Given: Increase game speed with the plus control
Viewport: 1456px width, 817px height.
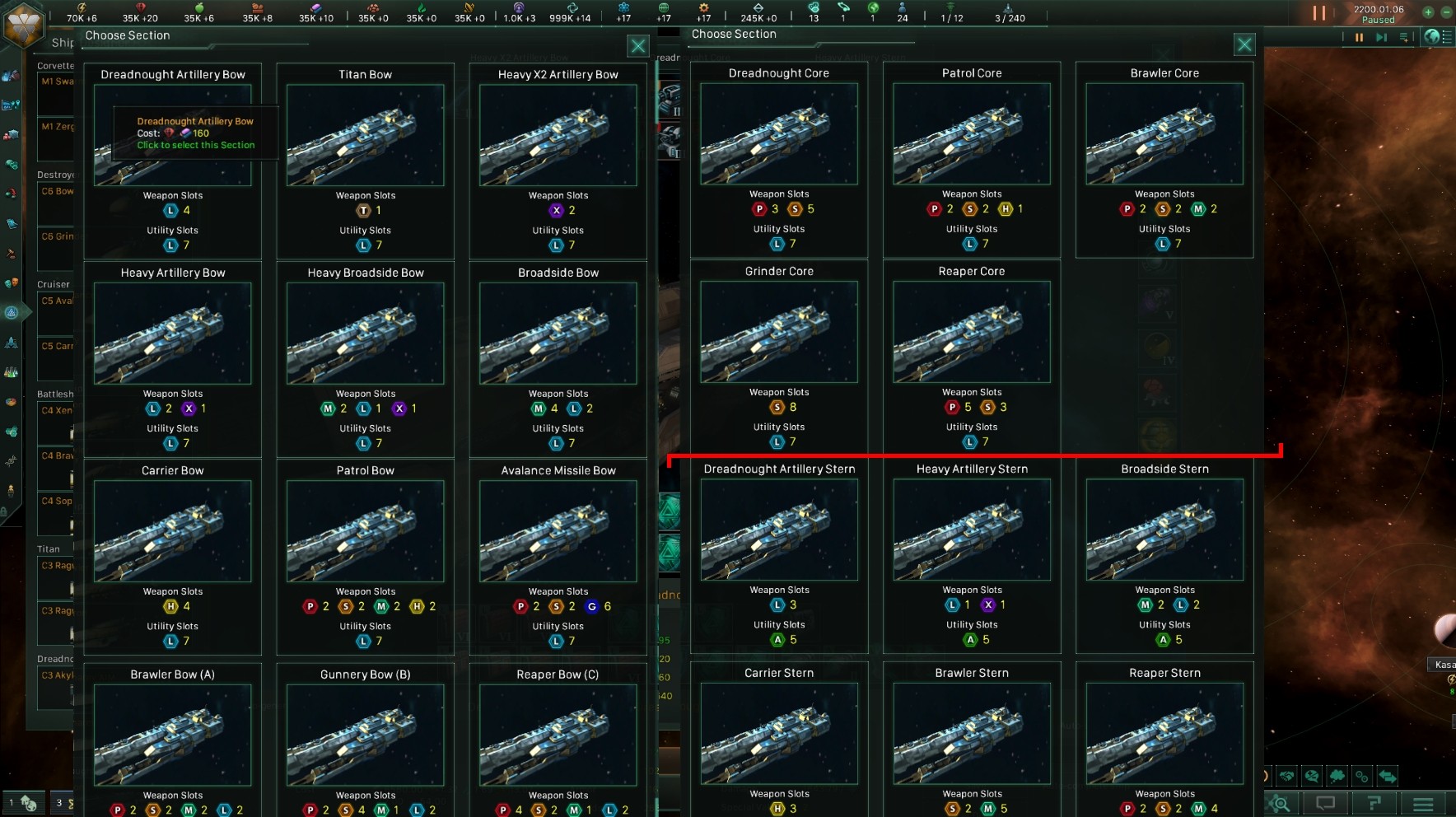Looking at the screenshot, I should 1427,11.
